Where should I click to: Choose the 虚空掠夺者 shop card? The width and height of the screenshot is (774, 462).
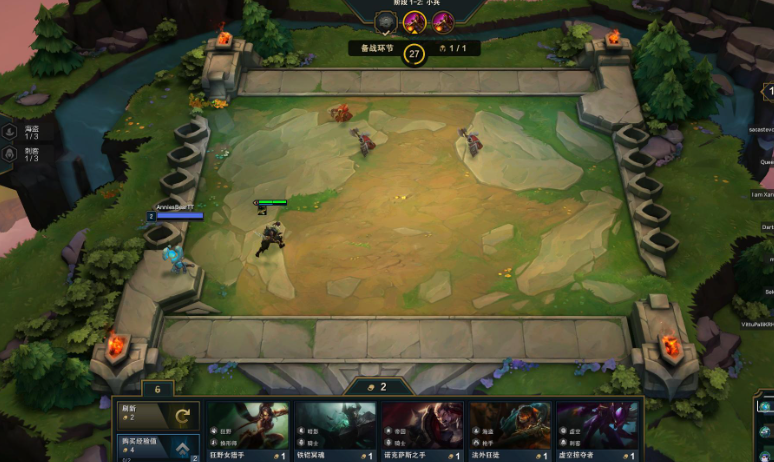pyautogui.click(x=597, y=431)
